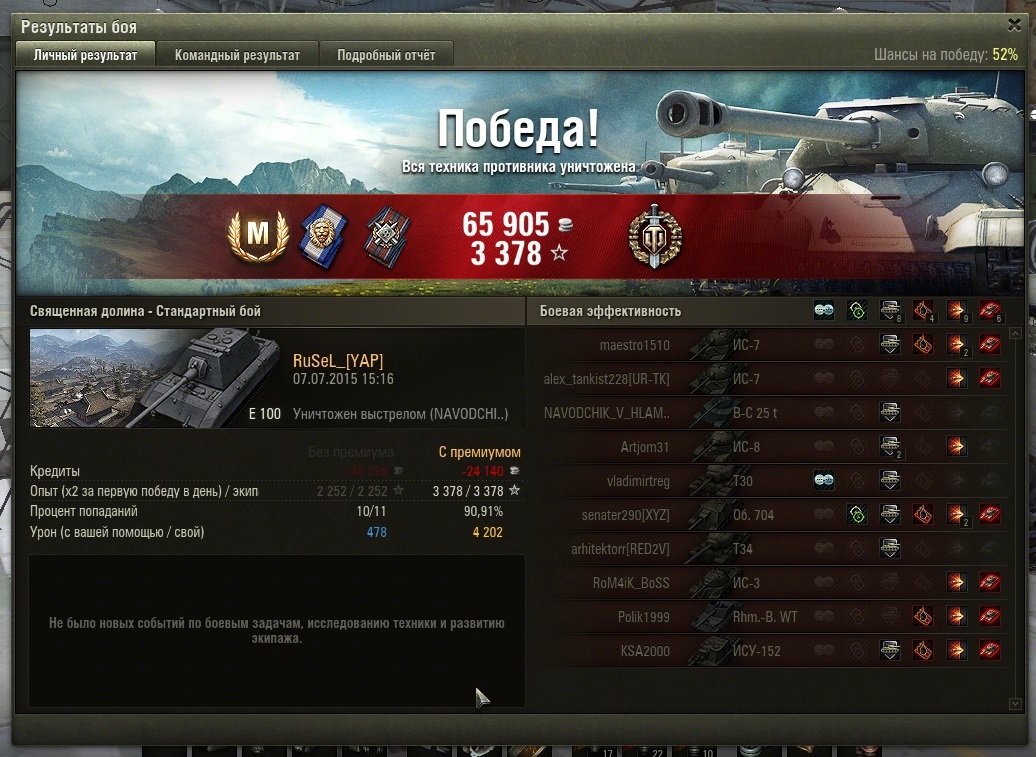Close the battle results window
1036x757 pixels.
pyautogui.click(x=1015, y=26)
